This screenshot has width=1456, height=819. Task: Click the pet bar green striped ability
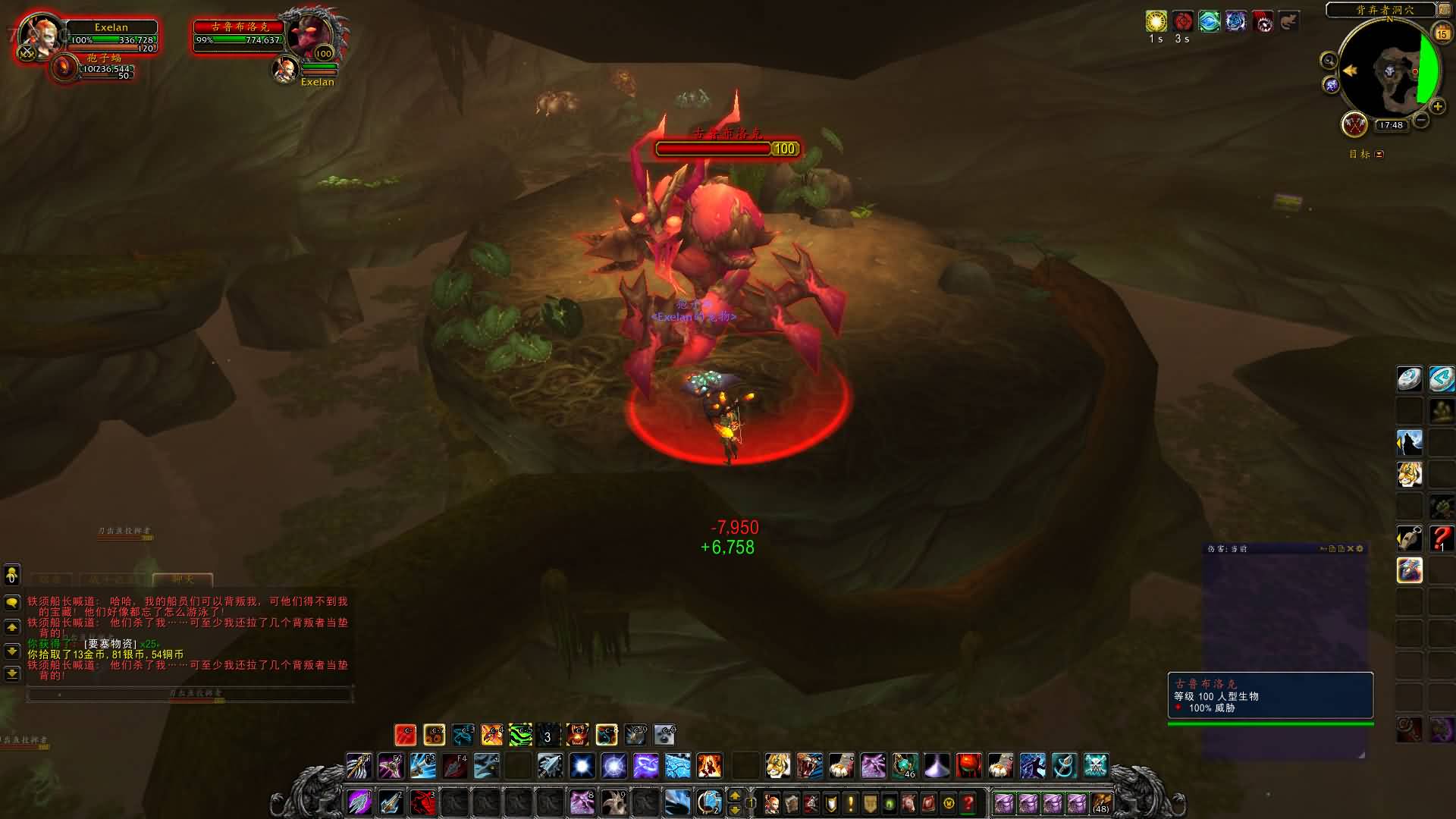[x=520, y=735]
